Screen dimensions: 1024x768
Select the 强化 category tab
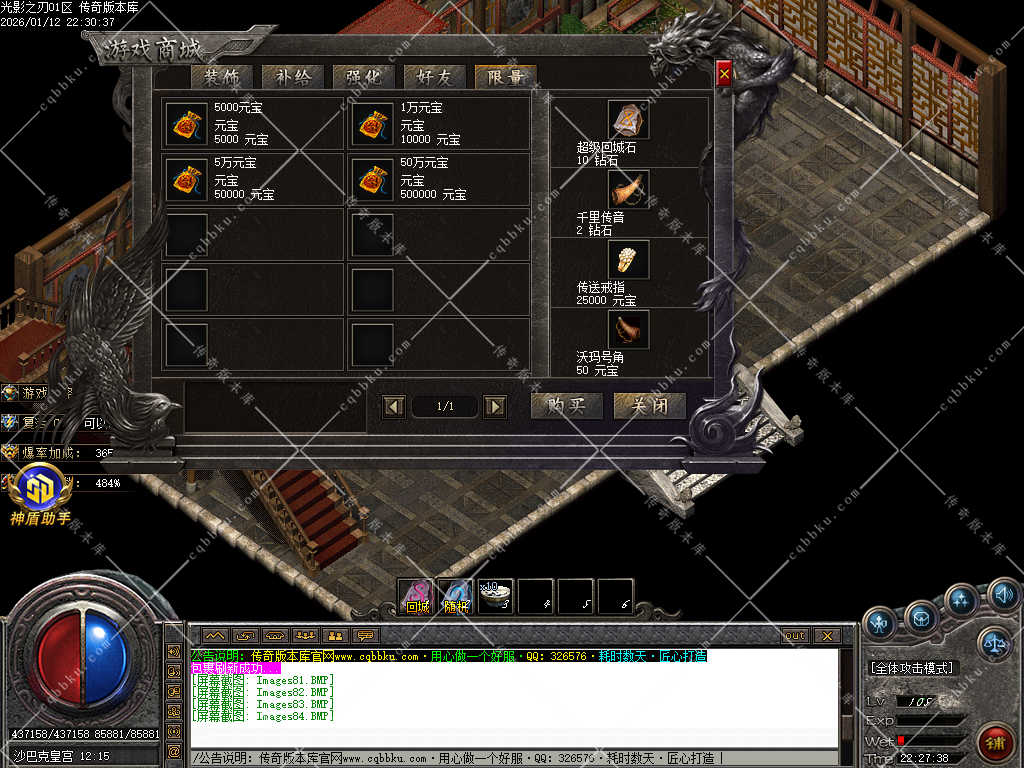tap(363, 77)
